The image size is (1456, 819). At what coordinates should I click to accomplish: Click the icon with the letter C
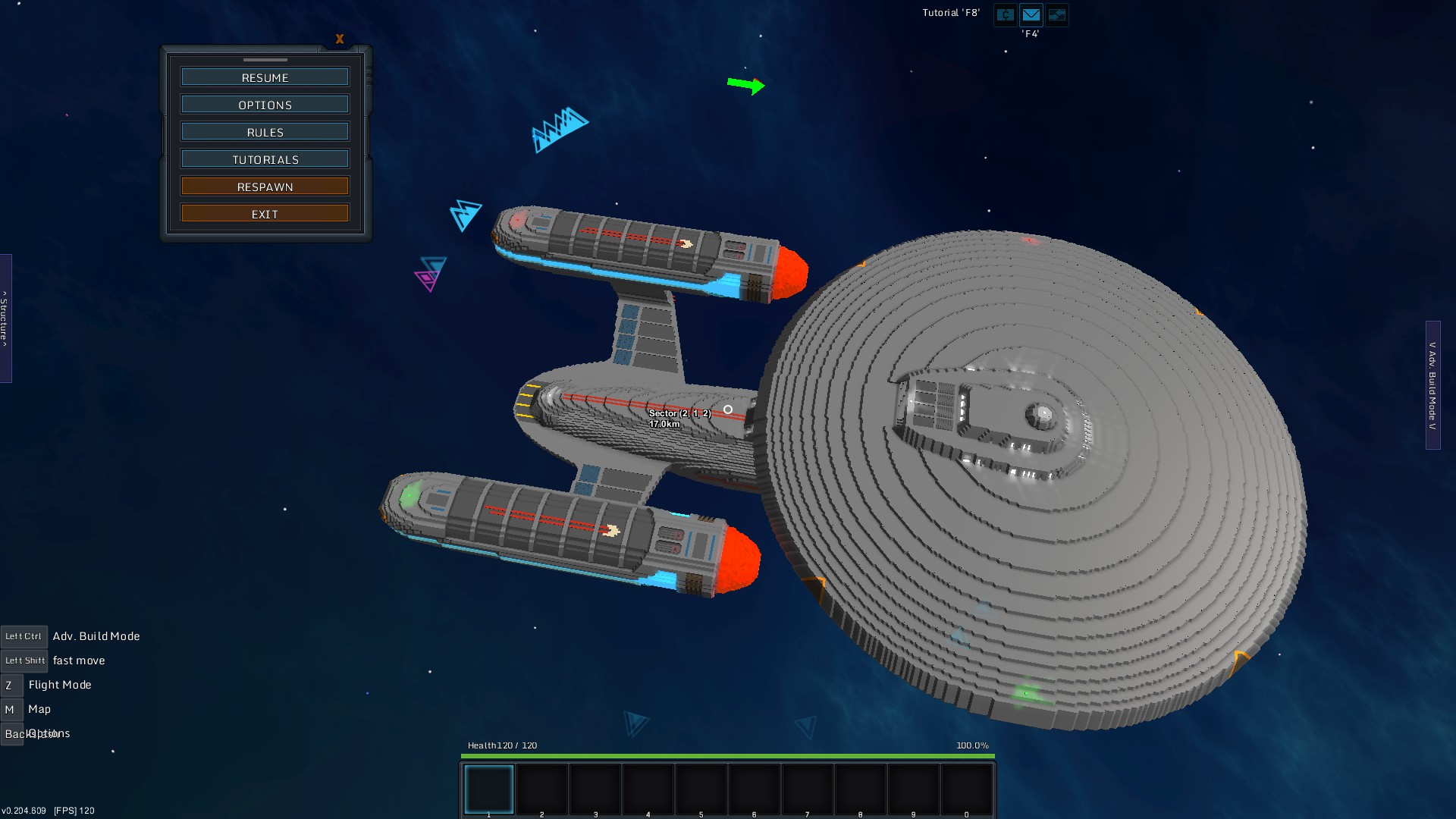pos(1006,14)
